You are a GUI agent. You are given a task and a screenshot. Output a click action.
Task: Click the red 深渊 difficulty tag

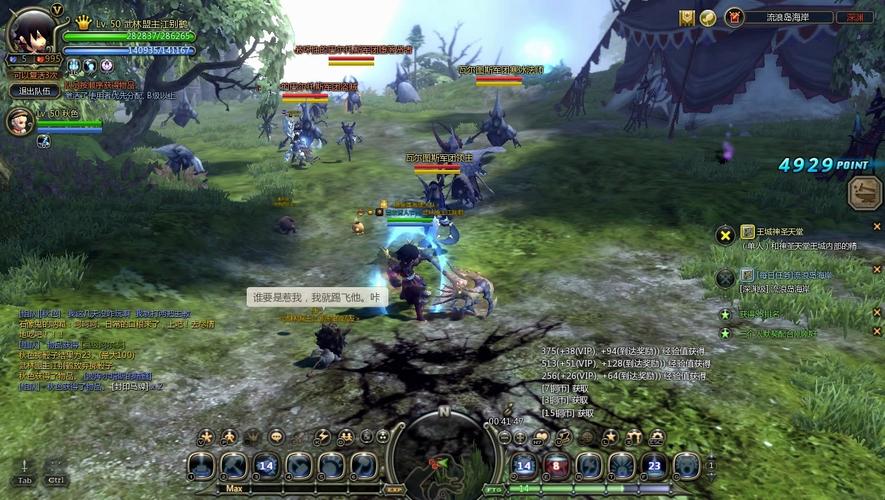coord(854,17)
